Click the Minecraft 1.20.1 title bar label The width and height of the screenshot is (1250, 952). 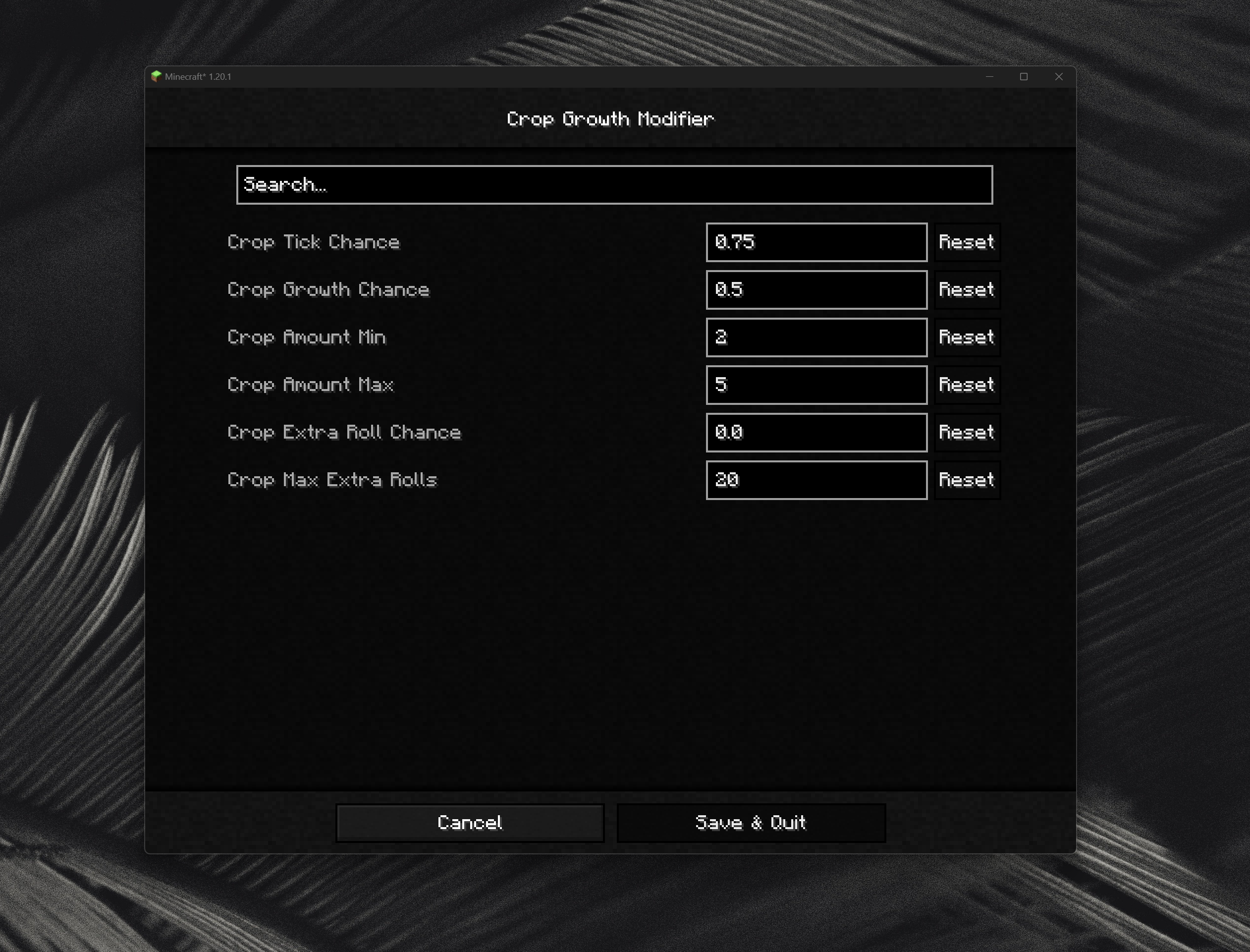(199, 76)
